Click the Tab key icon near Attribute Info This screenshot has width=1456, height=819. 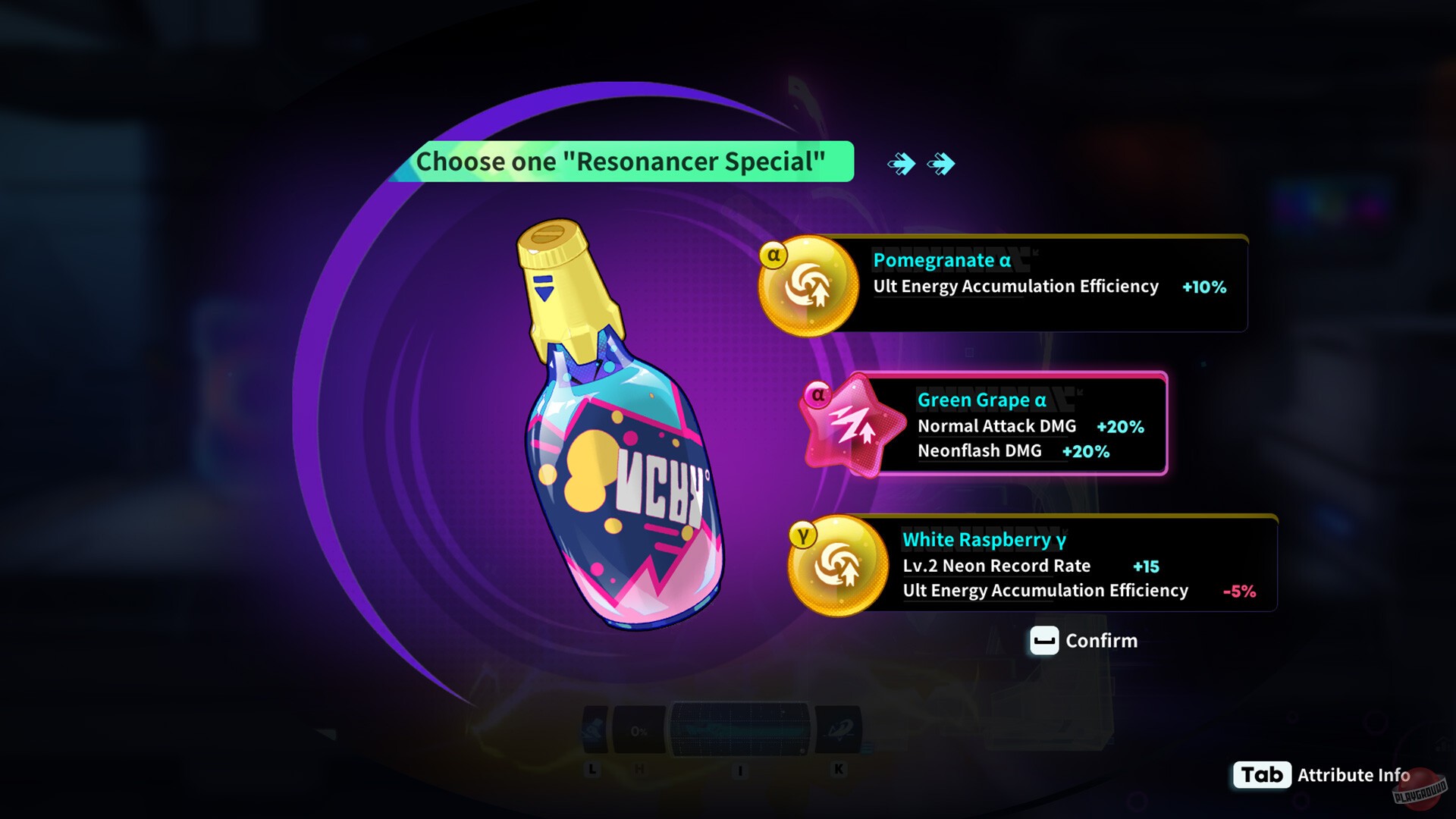[x=1262, y=775]
